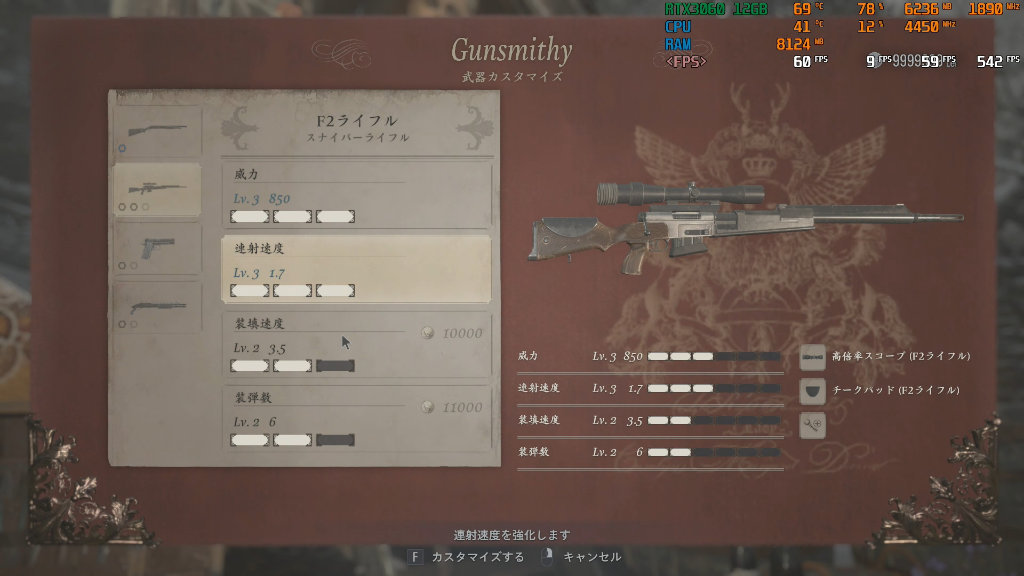The height and width of the screenshot is (576, 1024).
Task: Select the チークパッド cheek pad icon
Action: (x=813, y=390)
